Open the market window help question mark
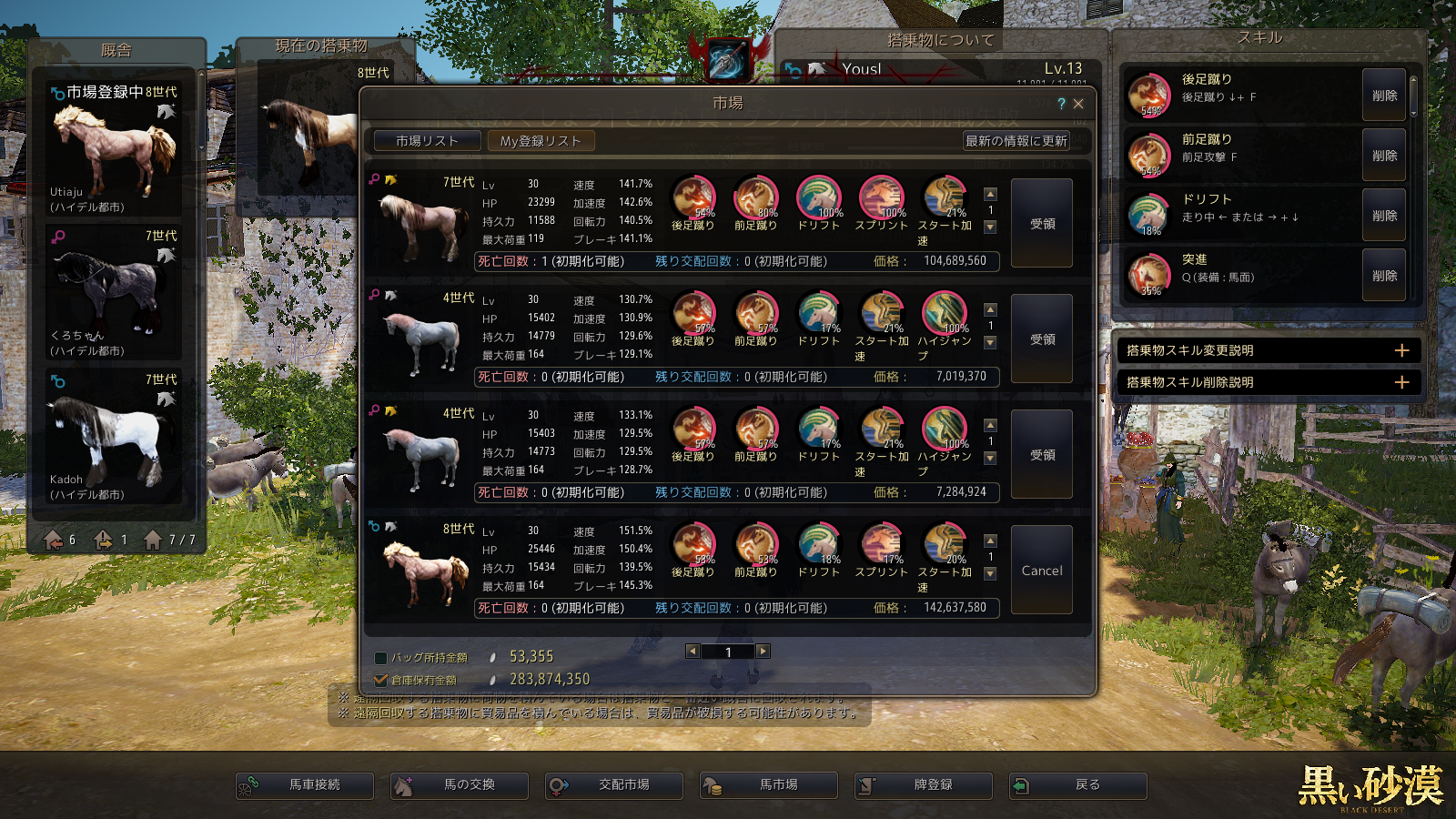Screen dimensions: 1456x819 (1061, 104)
